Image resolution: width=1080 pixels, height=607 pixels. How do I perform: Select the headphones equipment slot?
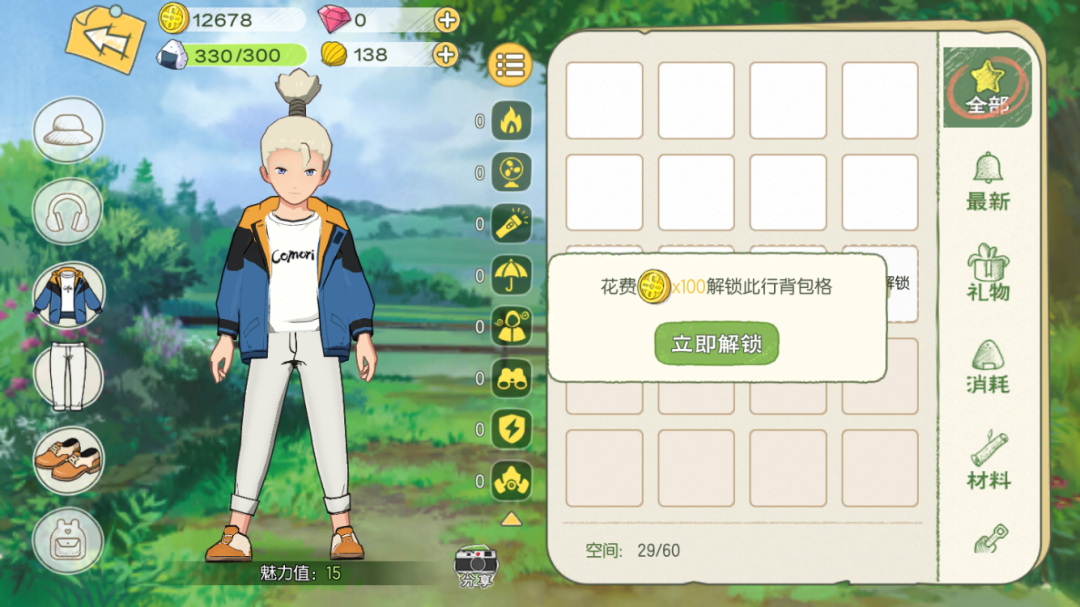[x=68, y=212]
